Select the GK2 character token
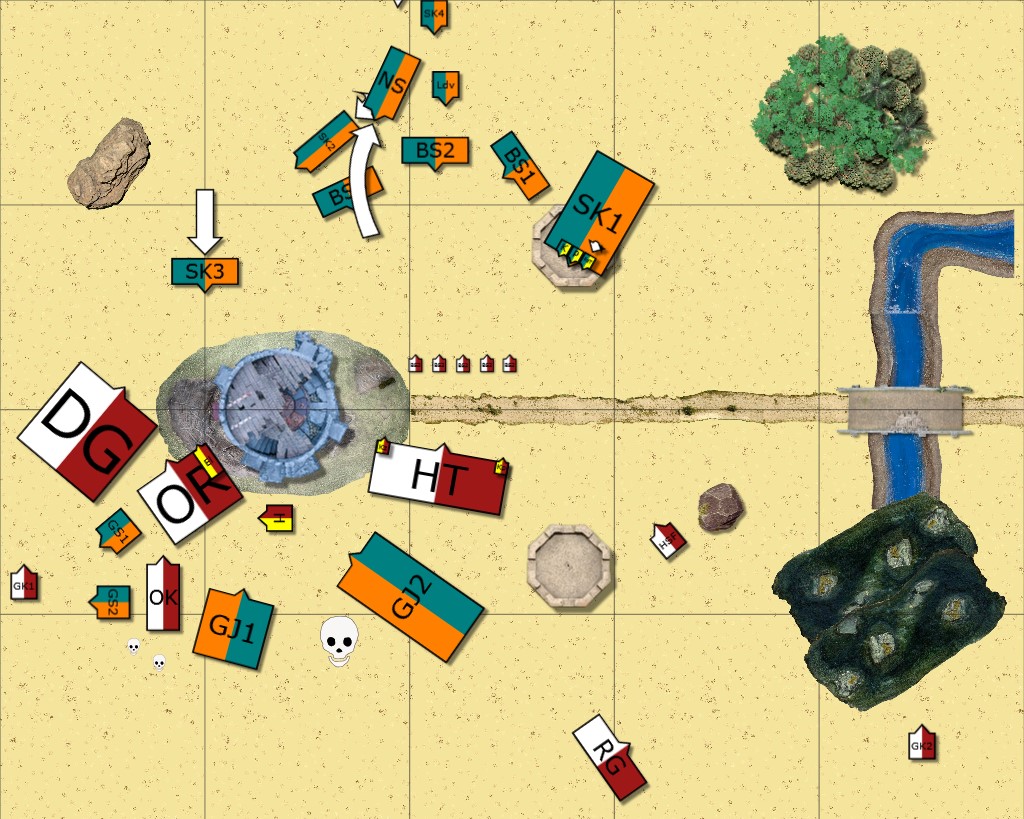The height and width of the screenshot is (819, 1024). point(922,744)
